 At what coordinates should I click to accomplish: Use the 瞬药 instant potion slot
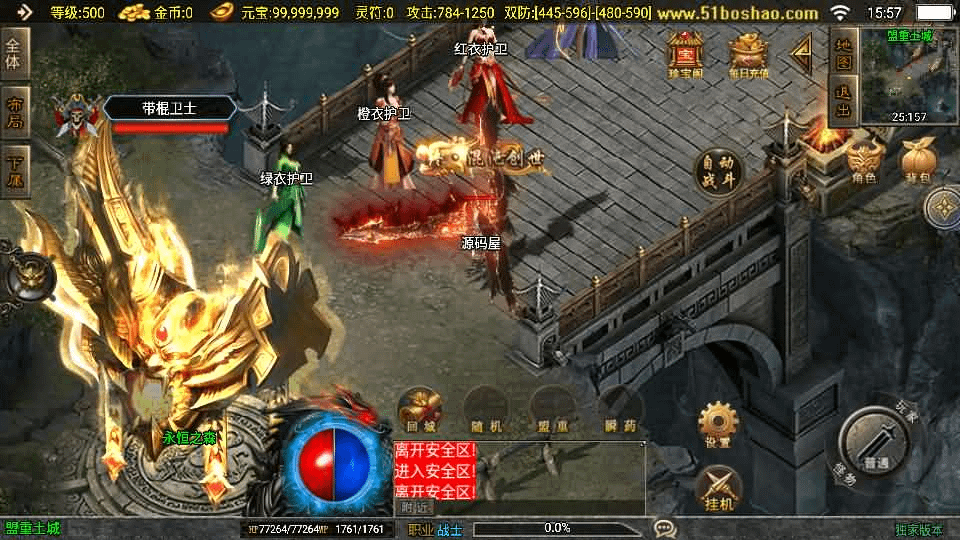tap(621, 410)
